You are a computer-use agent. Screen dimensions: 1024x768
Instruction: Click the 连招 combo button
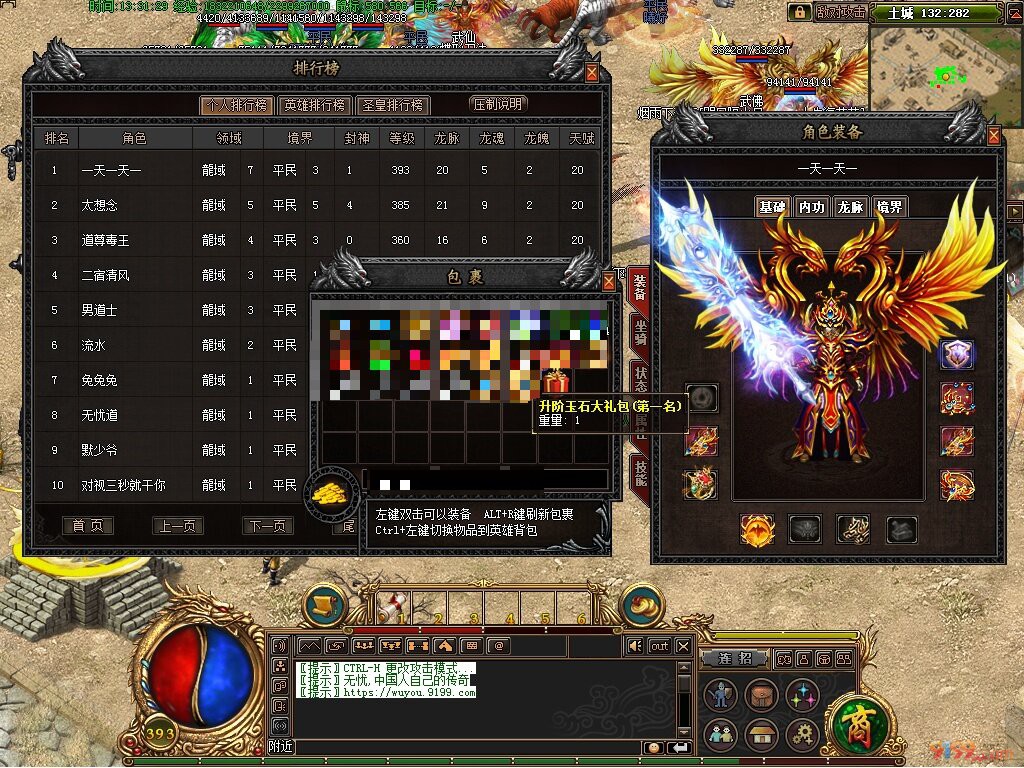click(x=741, y=658)
